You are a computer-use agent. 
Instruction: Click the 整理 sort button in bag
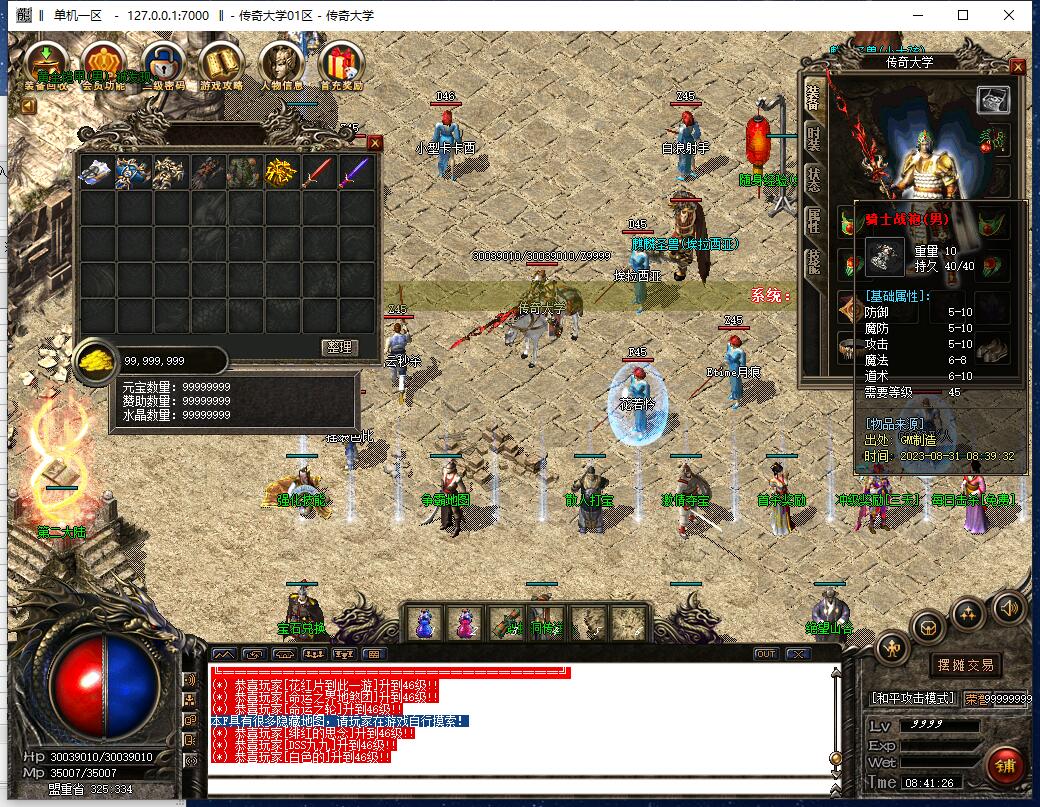pyautogui.click(x=340, y=347)
